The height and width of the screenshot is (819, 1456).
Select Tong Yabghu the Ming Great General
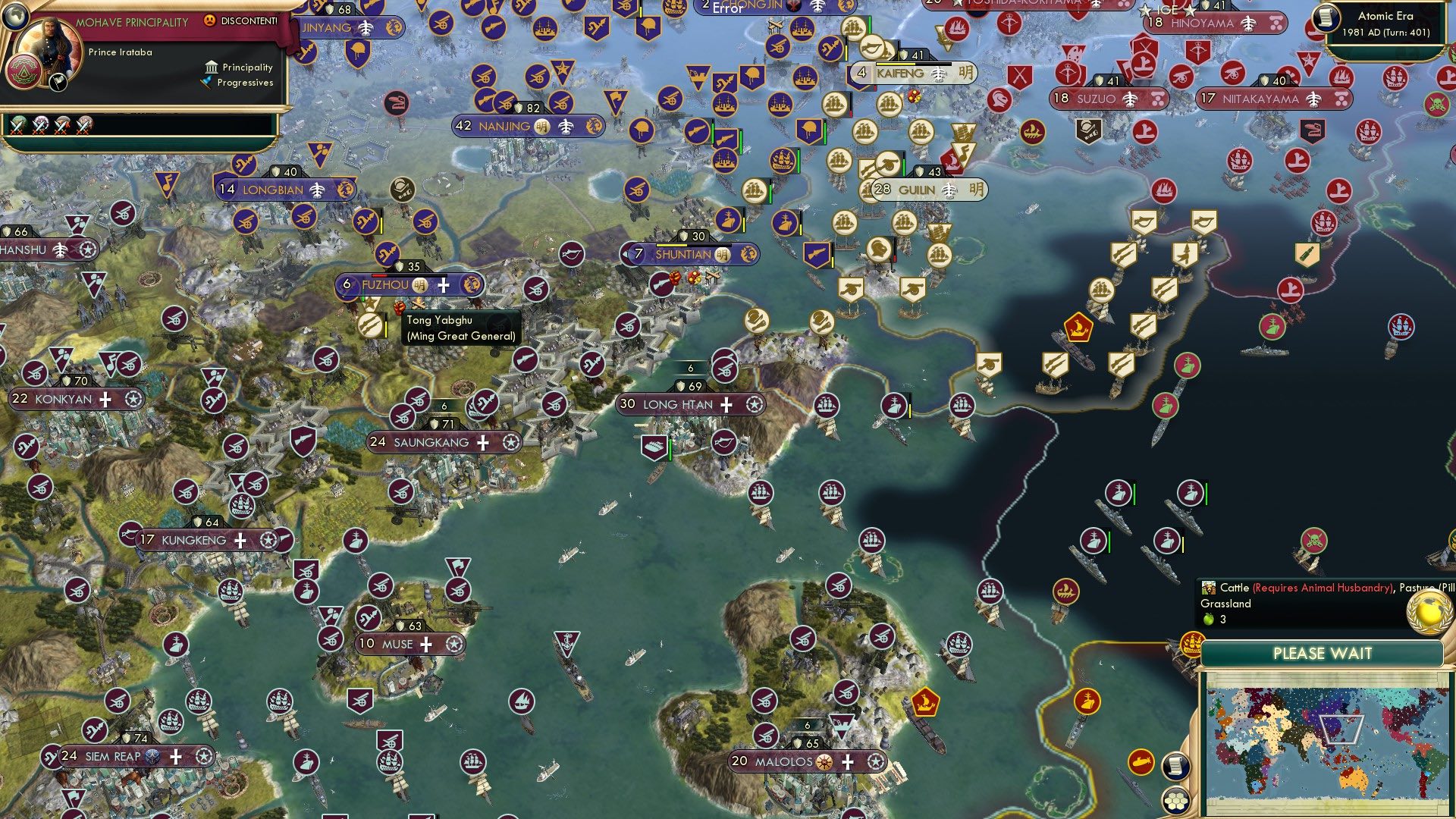[371, 324]
